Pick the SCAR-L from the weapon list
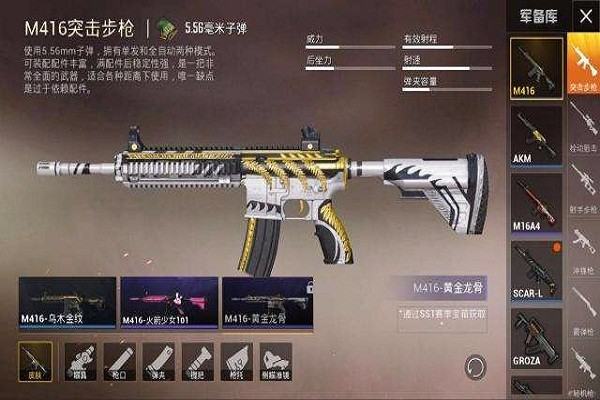600x400 pixels. [x=536, y=267]
